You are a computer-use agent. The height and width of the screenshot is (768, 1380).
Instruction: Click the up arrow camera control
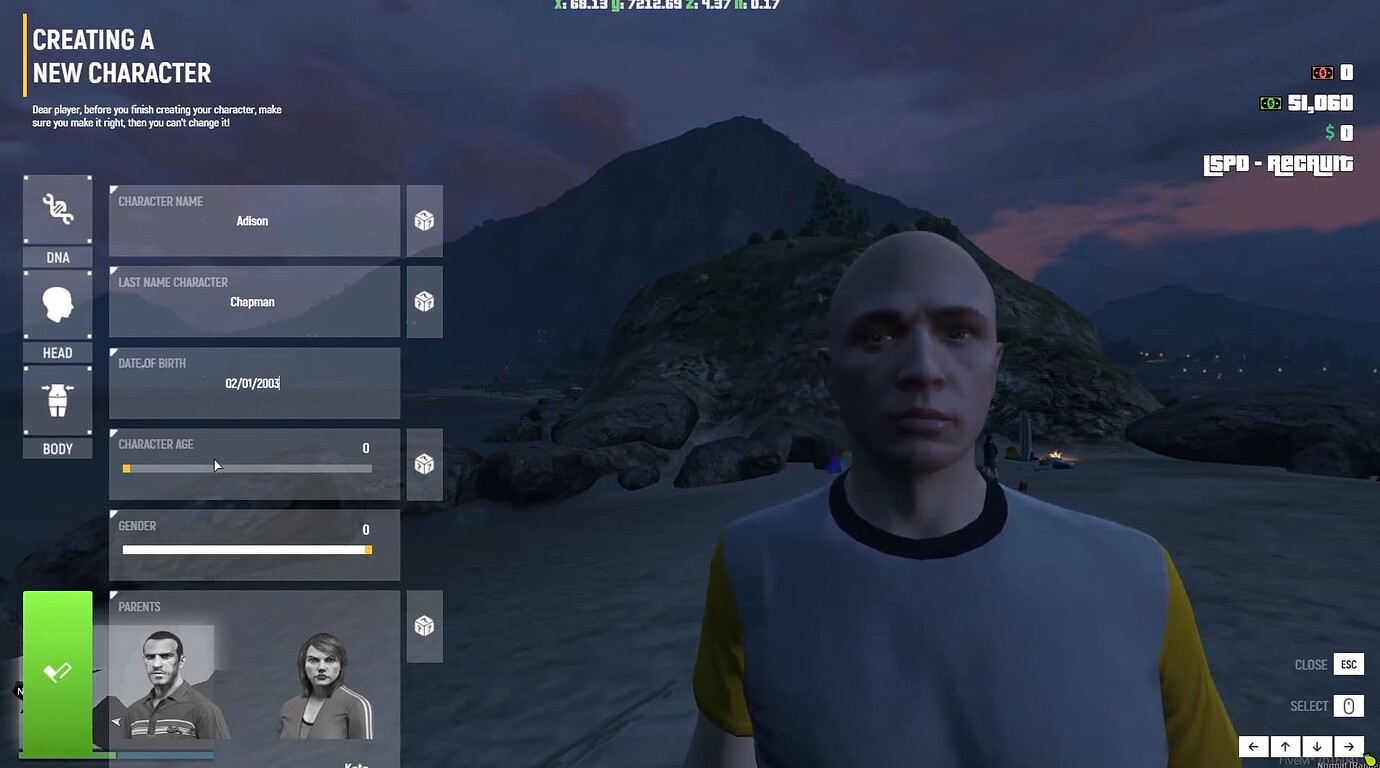[x=1285, y=746]
